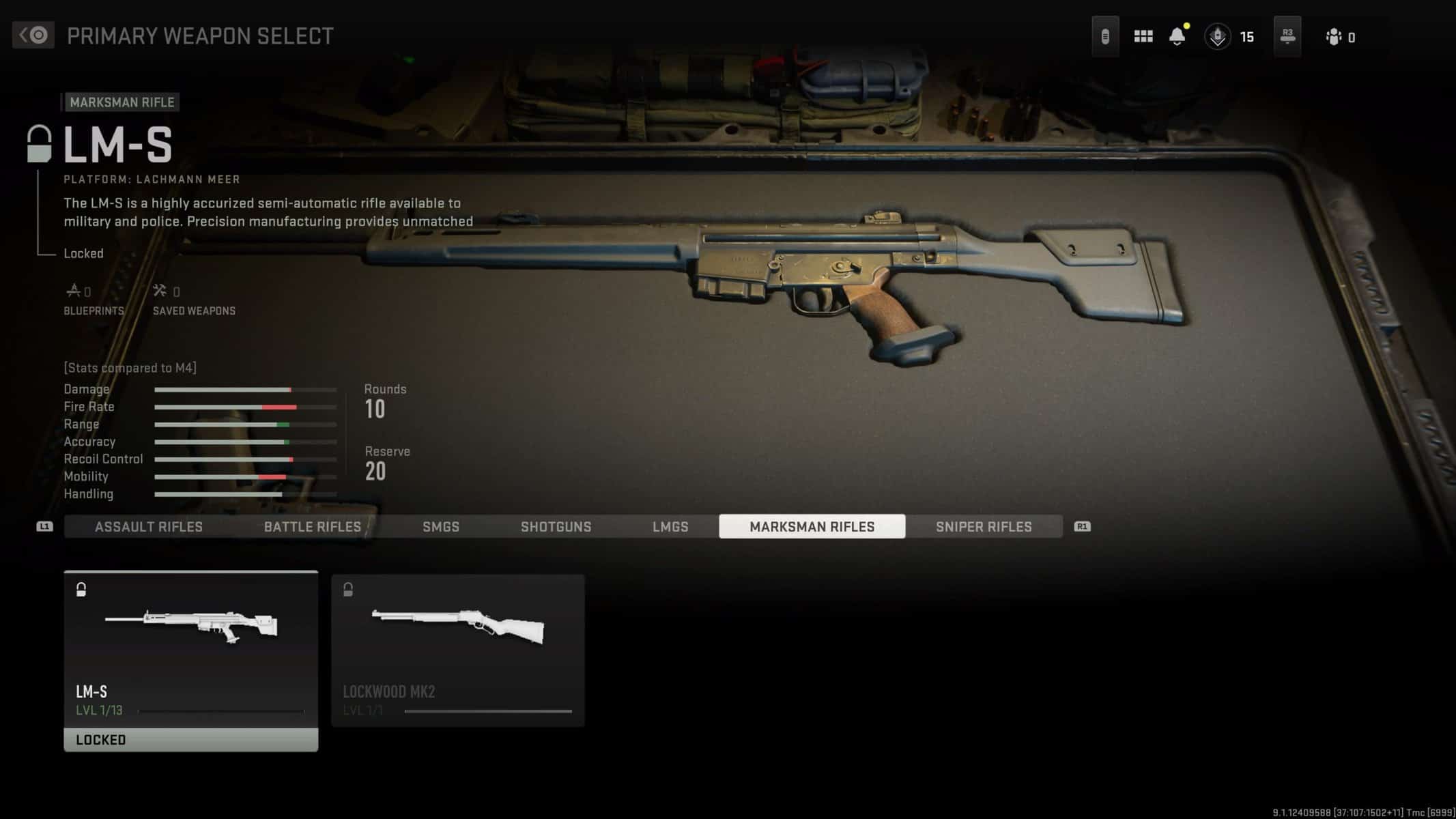1456x819 pixels.
Task: Open the notifications bell
Action: pyautogui.click(x=1177, y=36)
